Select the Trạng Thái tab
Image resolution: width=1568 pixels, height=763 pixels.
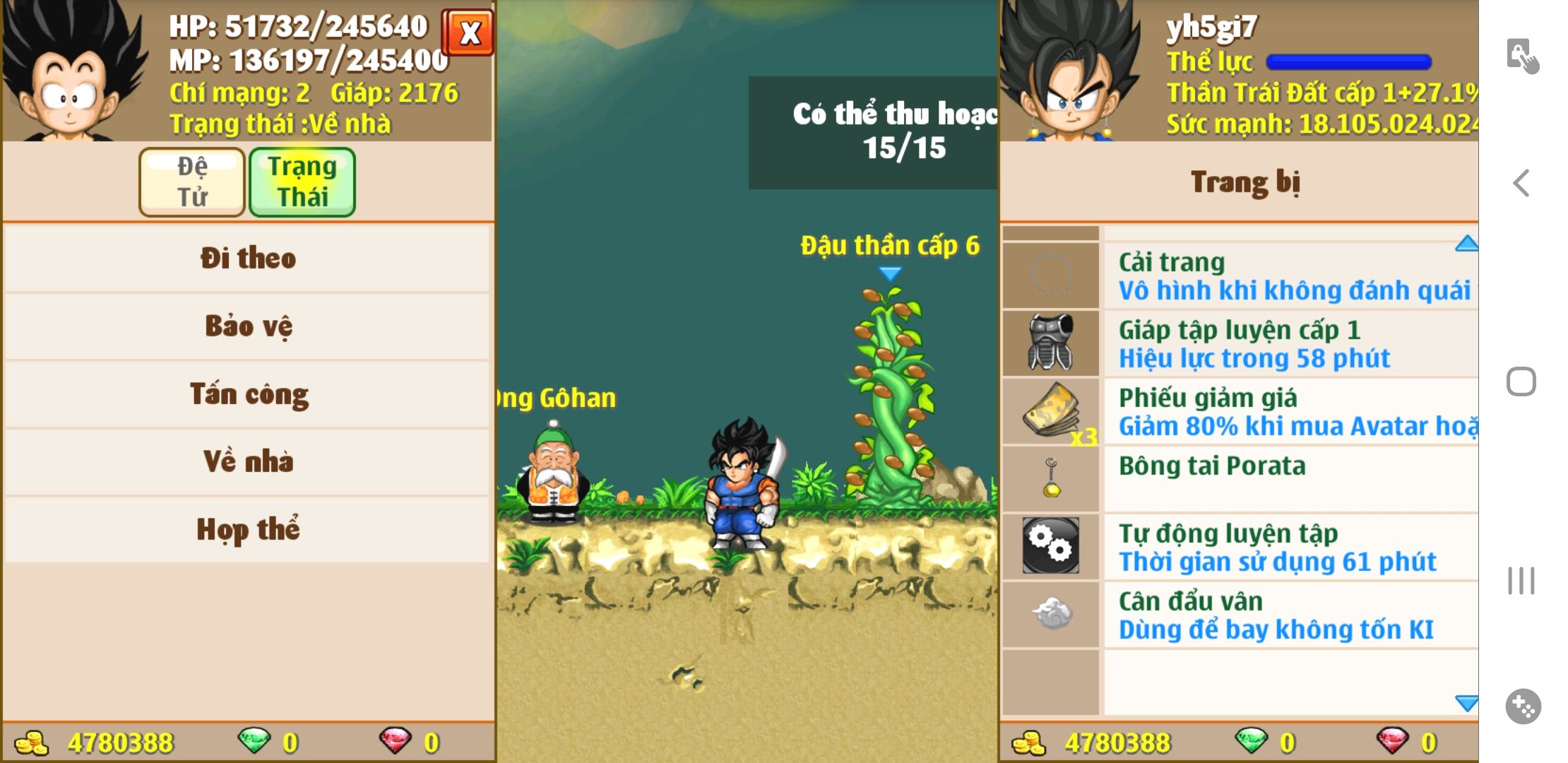tap(302, 182)
